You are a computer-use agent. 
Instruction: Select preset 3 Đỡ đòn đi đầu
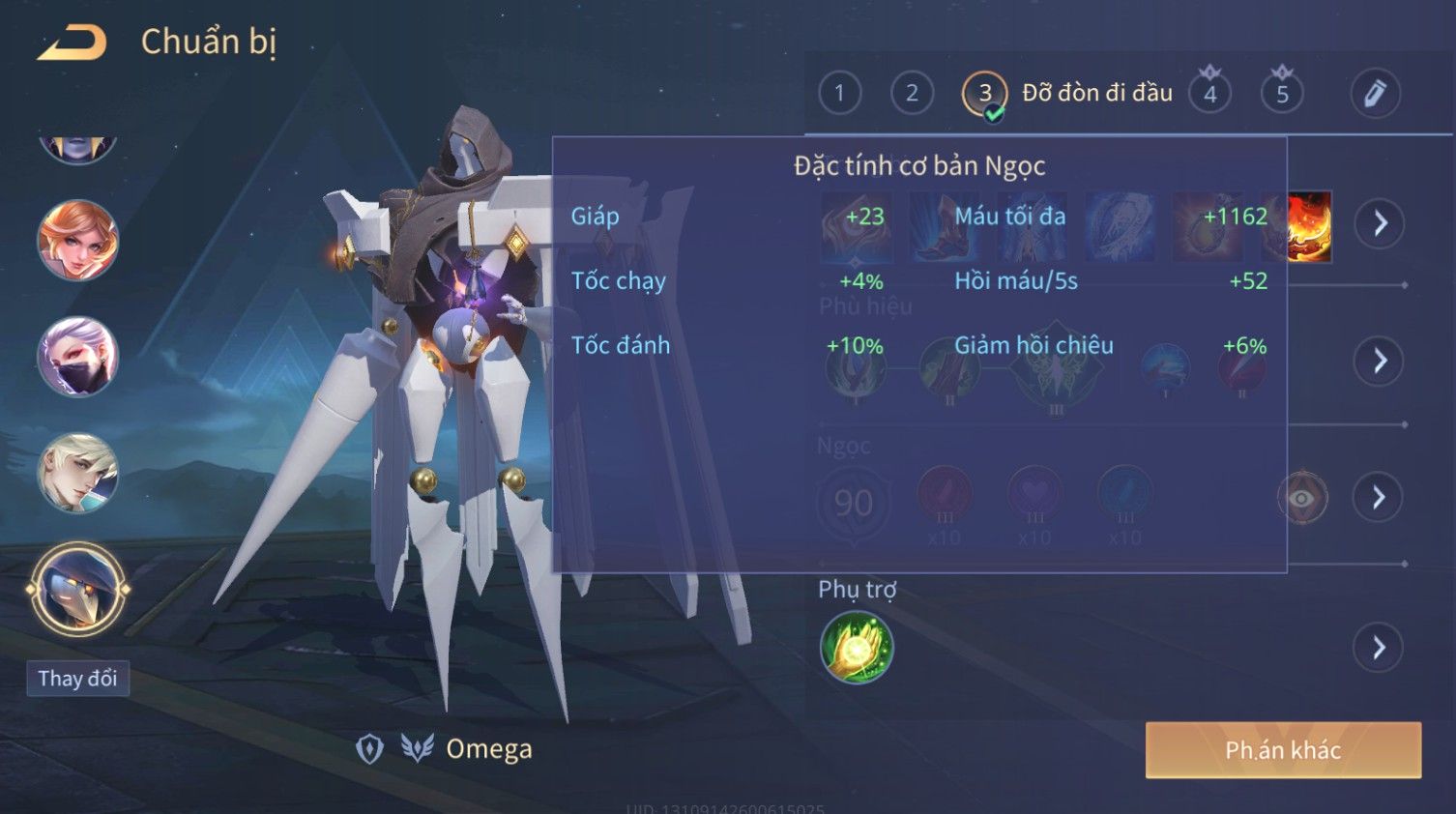(x=985, y=94)
